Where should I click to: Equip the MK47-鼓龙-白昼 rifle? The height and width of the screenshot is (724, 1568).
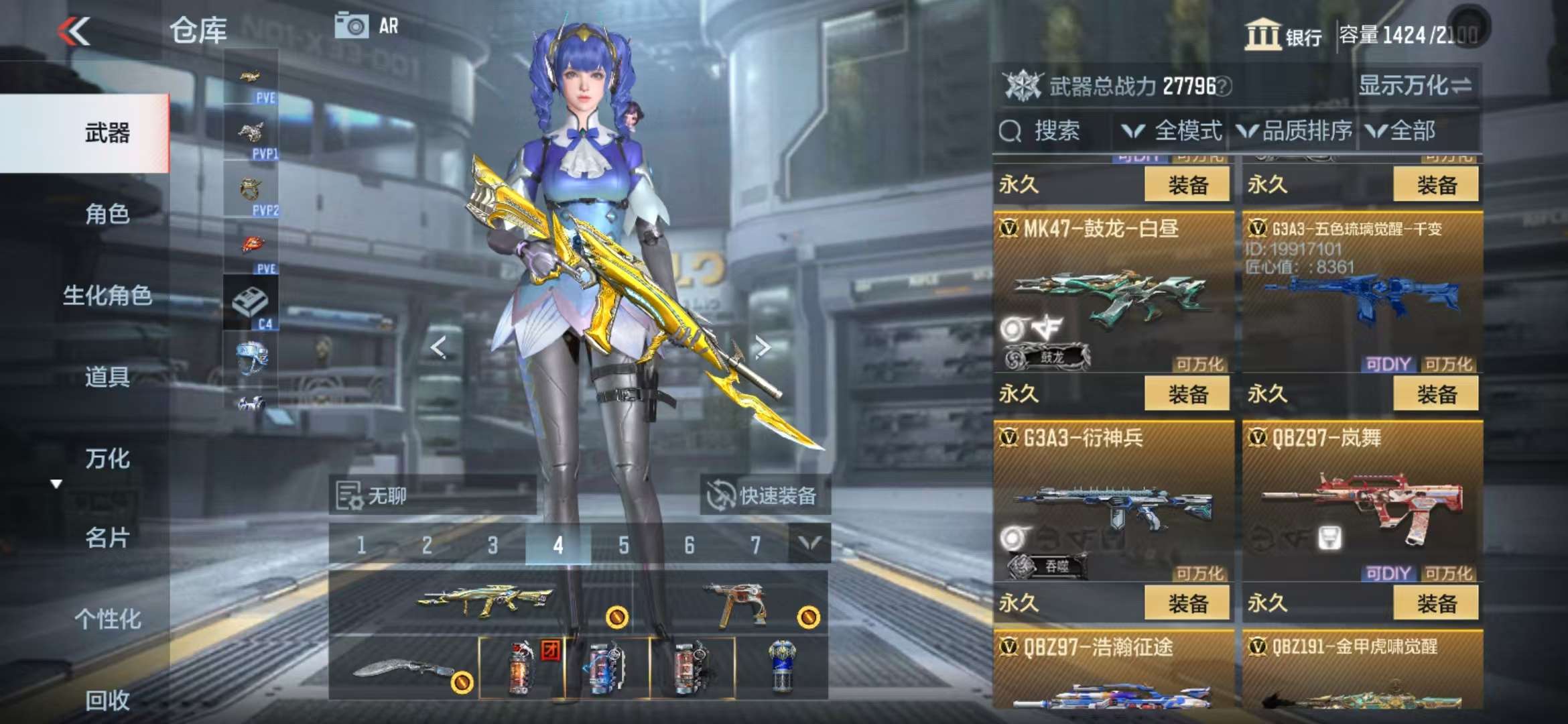click(x=1187, y=394)
